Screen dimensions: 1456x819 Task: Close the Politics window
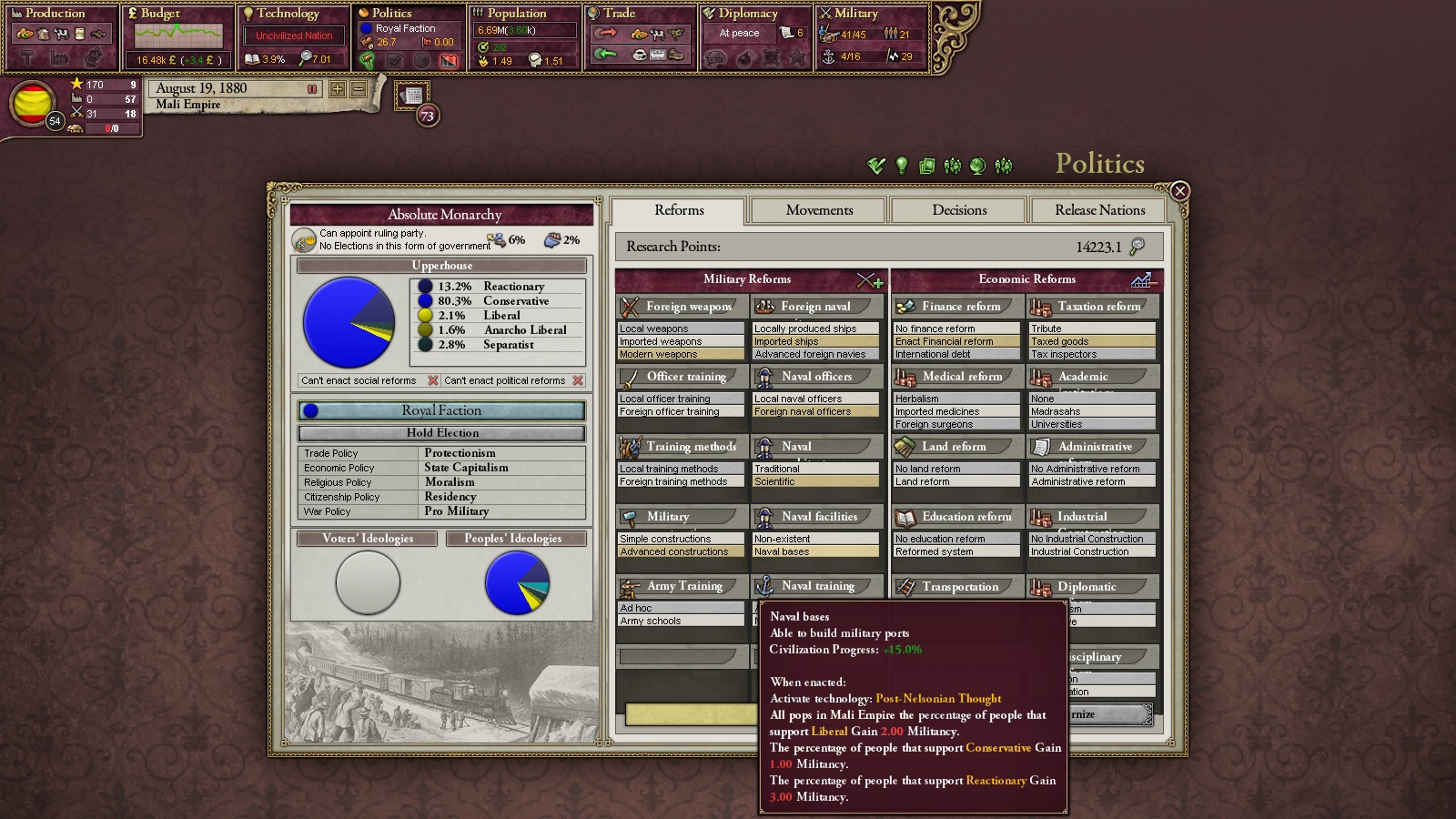pos(1179,190)
